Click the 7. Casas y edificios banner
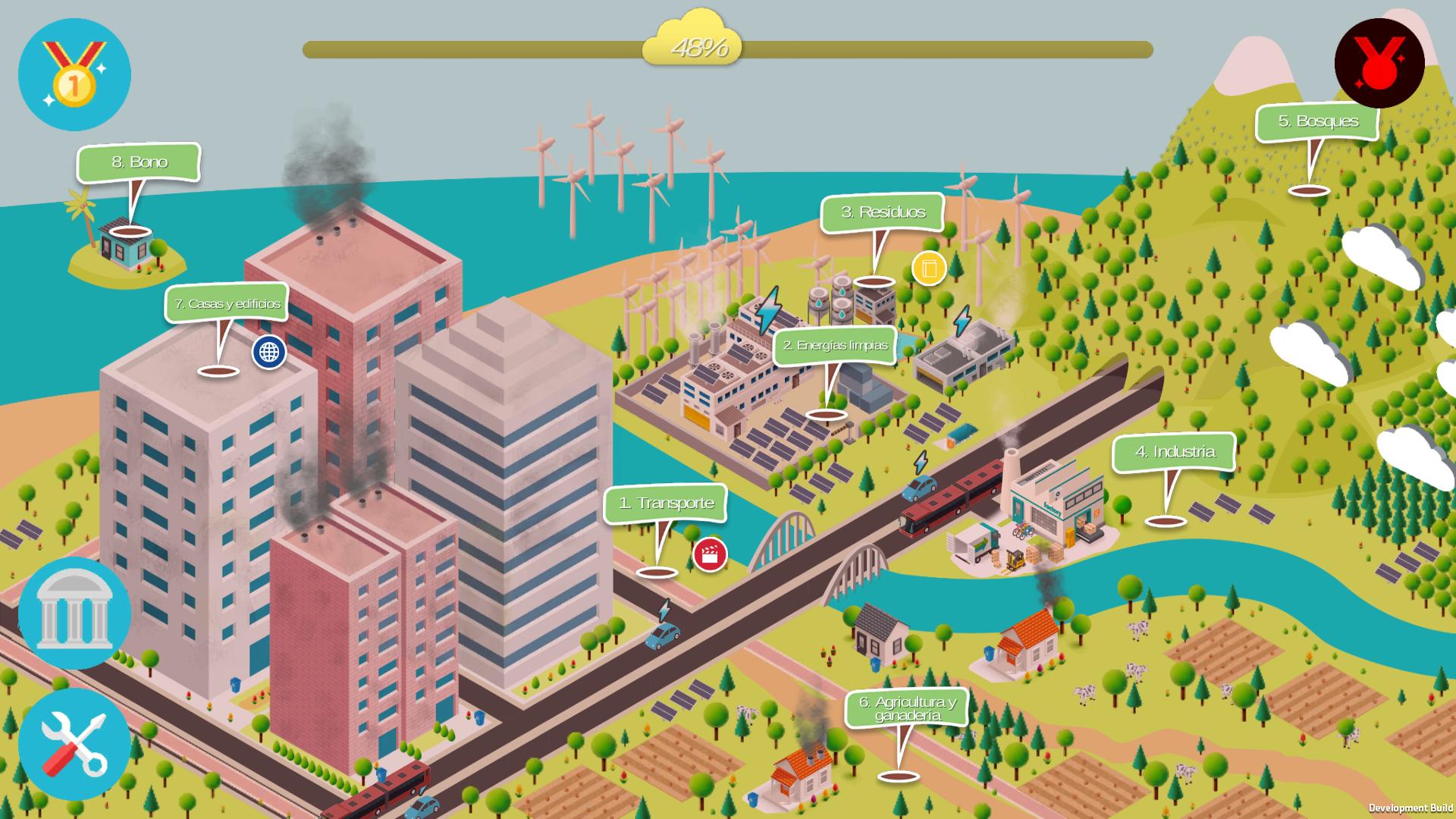 [227, 303]
